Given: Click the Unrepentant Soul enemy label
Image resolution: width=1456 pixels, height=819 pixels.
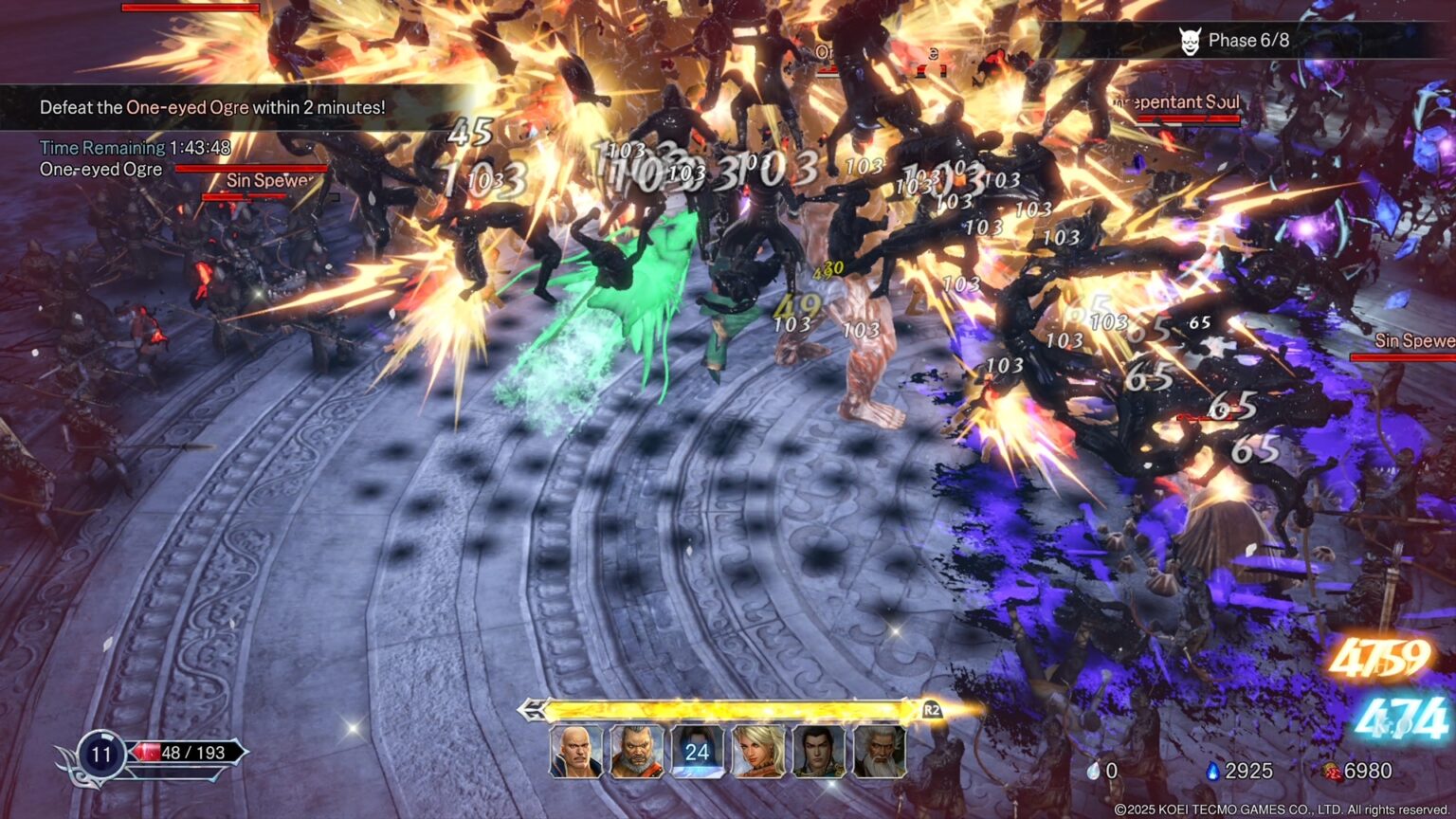Looking at the screenshot, I should click(1175, 102).
